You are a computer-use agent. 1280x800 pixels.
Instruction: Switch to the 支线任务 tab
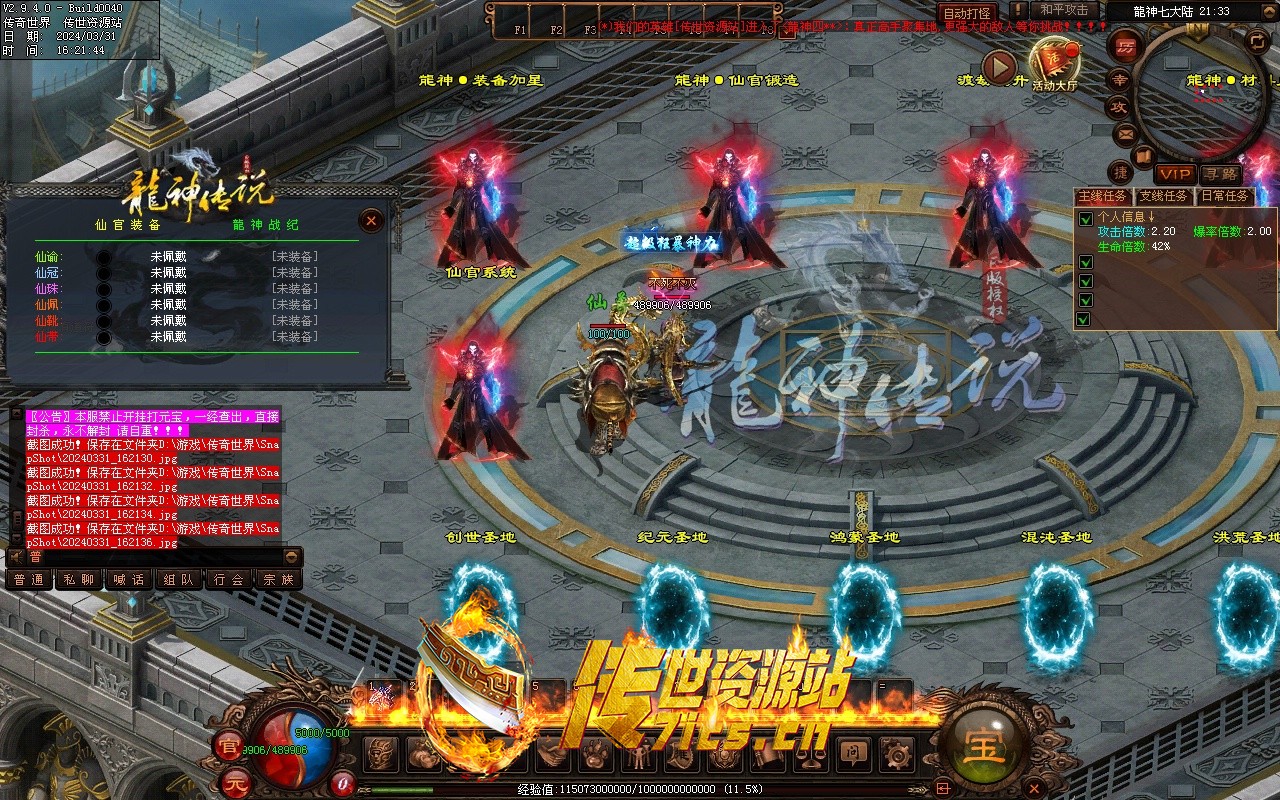point(1164,196)
